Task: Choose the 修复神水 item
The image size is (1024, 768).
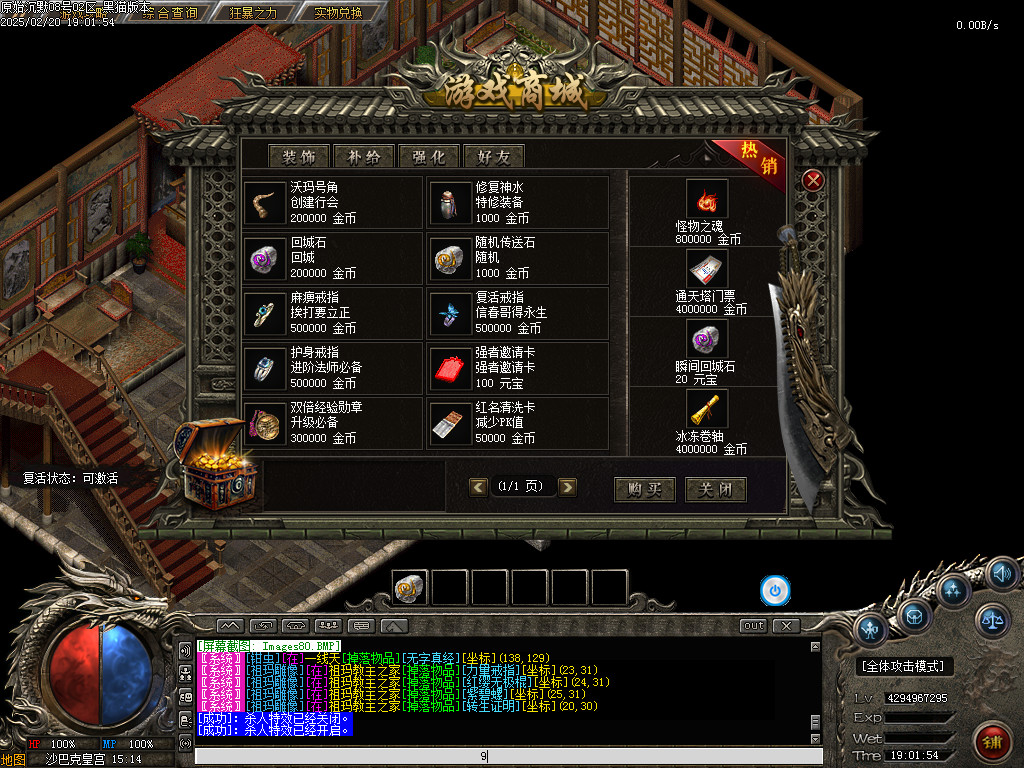Action: coord(517,203)
